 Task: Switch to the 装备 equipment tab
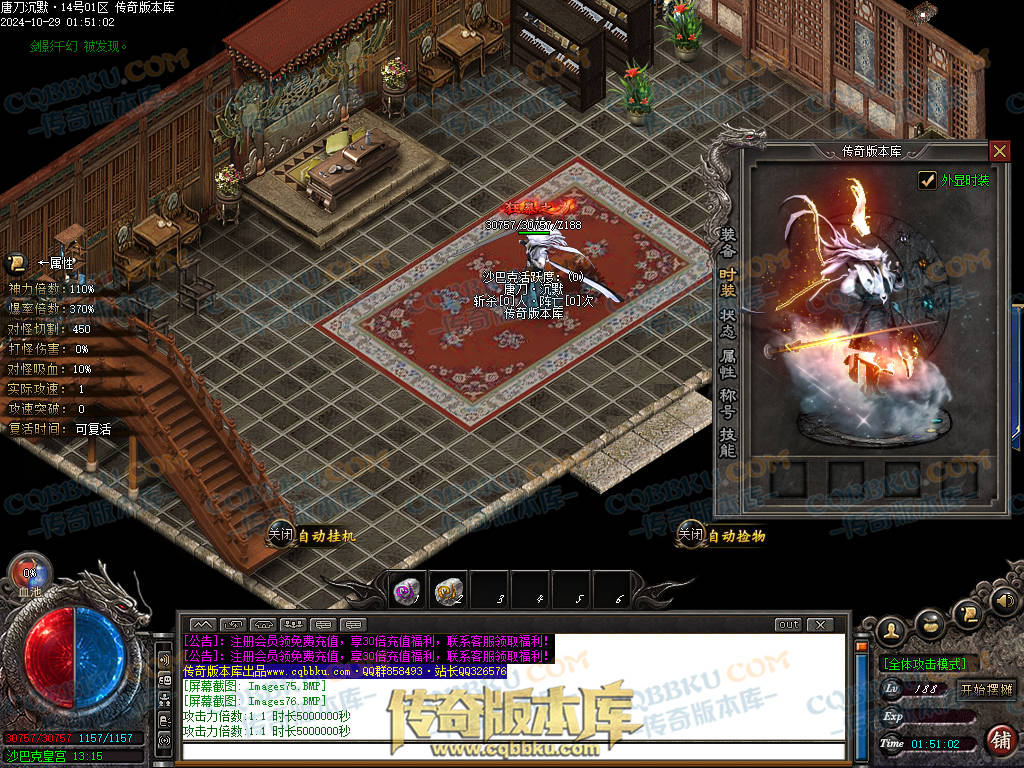(728, 241)
